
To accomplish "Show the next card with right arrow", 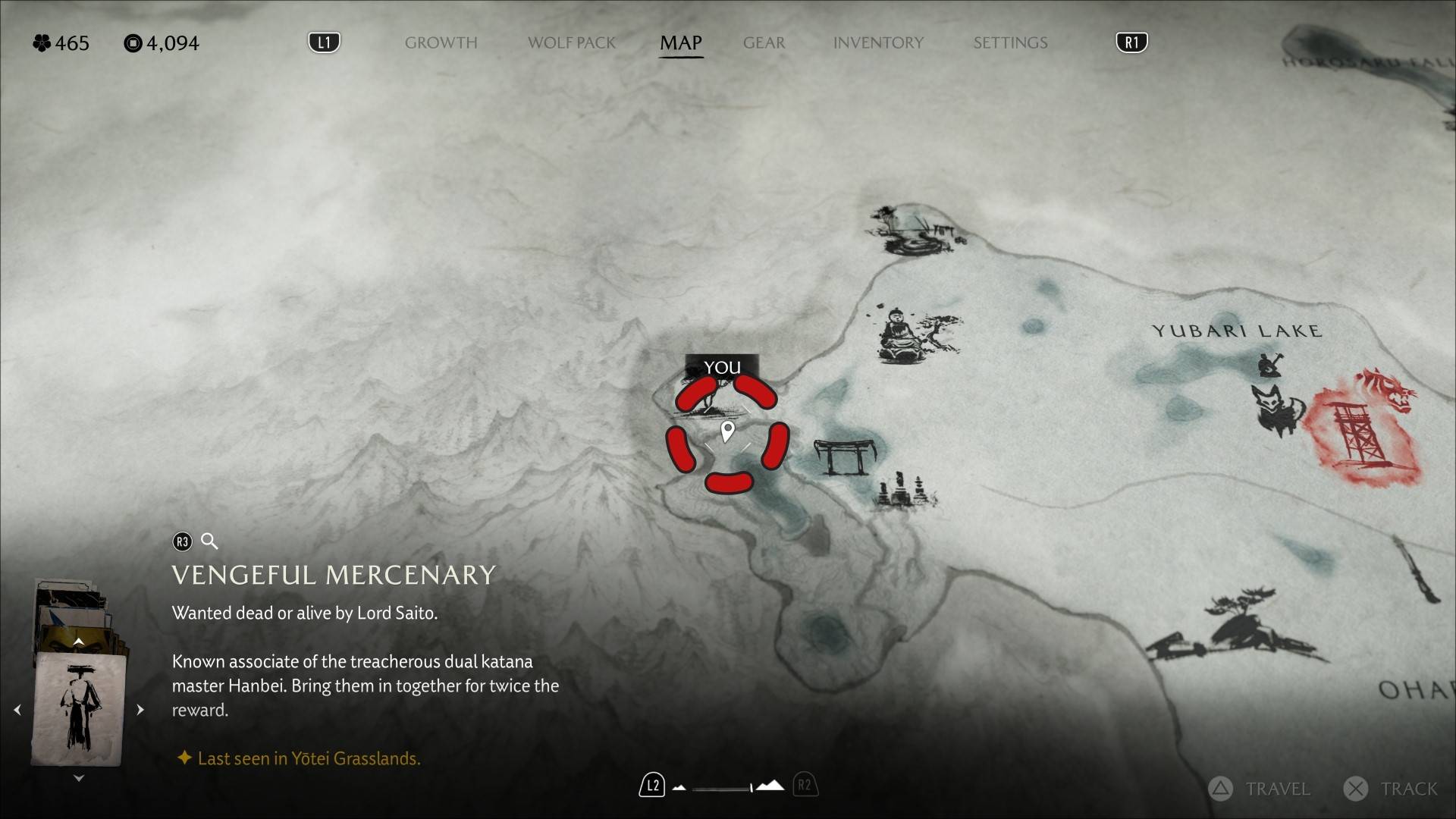I will pyautogui.click(x=140, y=710).
